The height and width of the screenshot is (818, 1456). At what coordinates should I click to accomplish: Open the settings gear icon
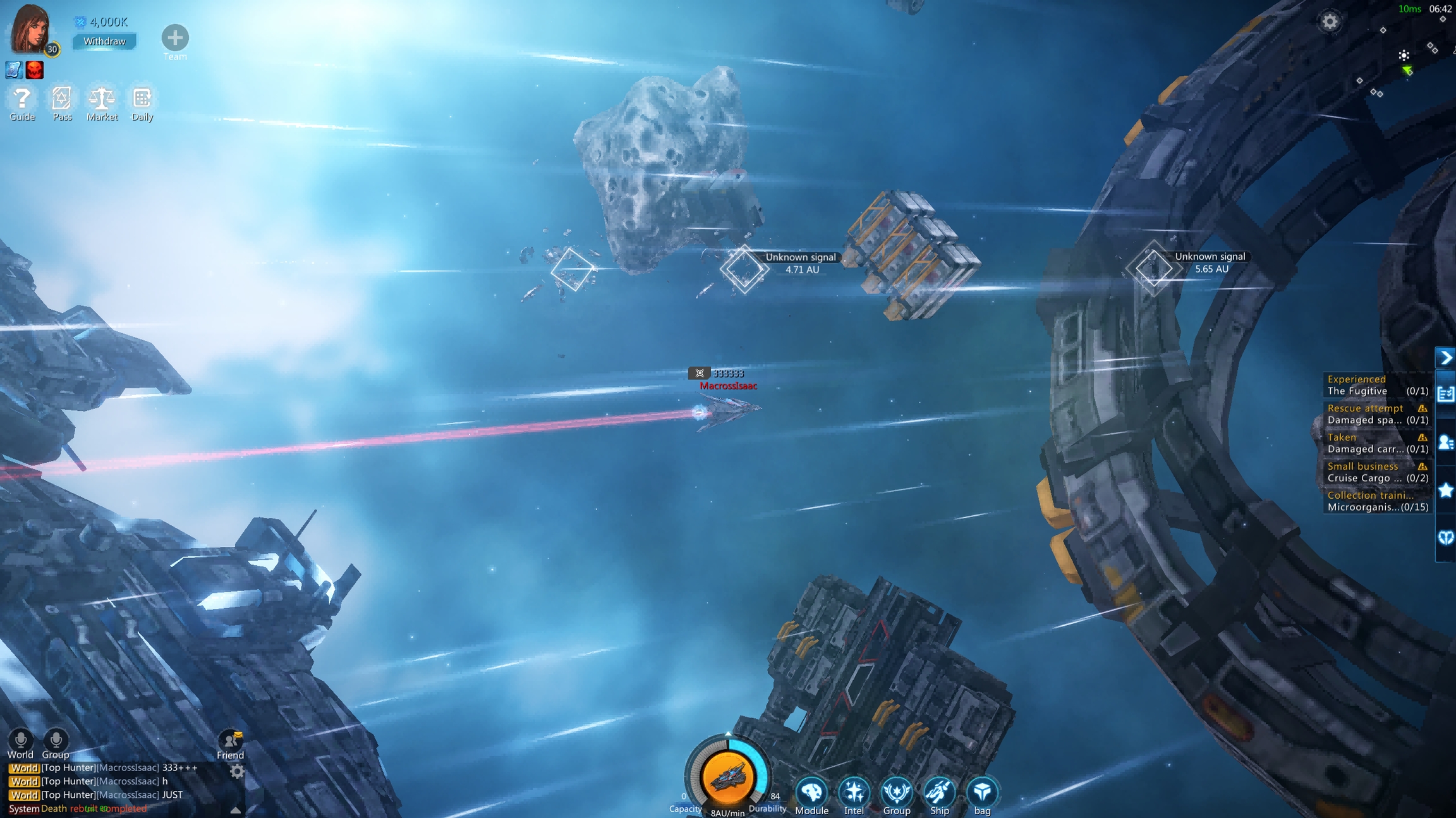pyautogui.click(x=1330, y=22)
